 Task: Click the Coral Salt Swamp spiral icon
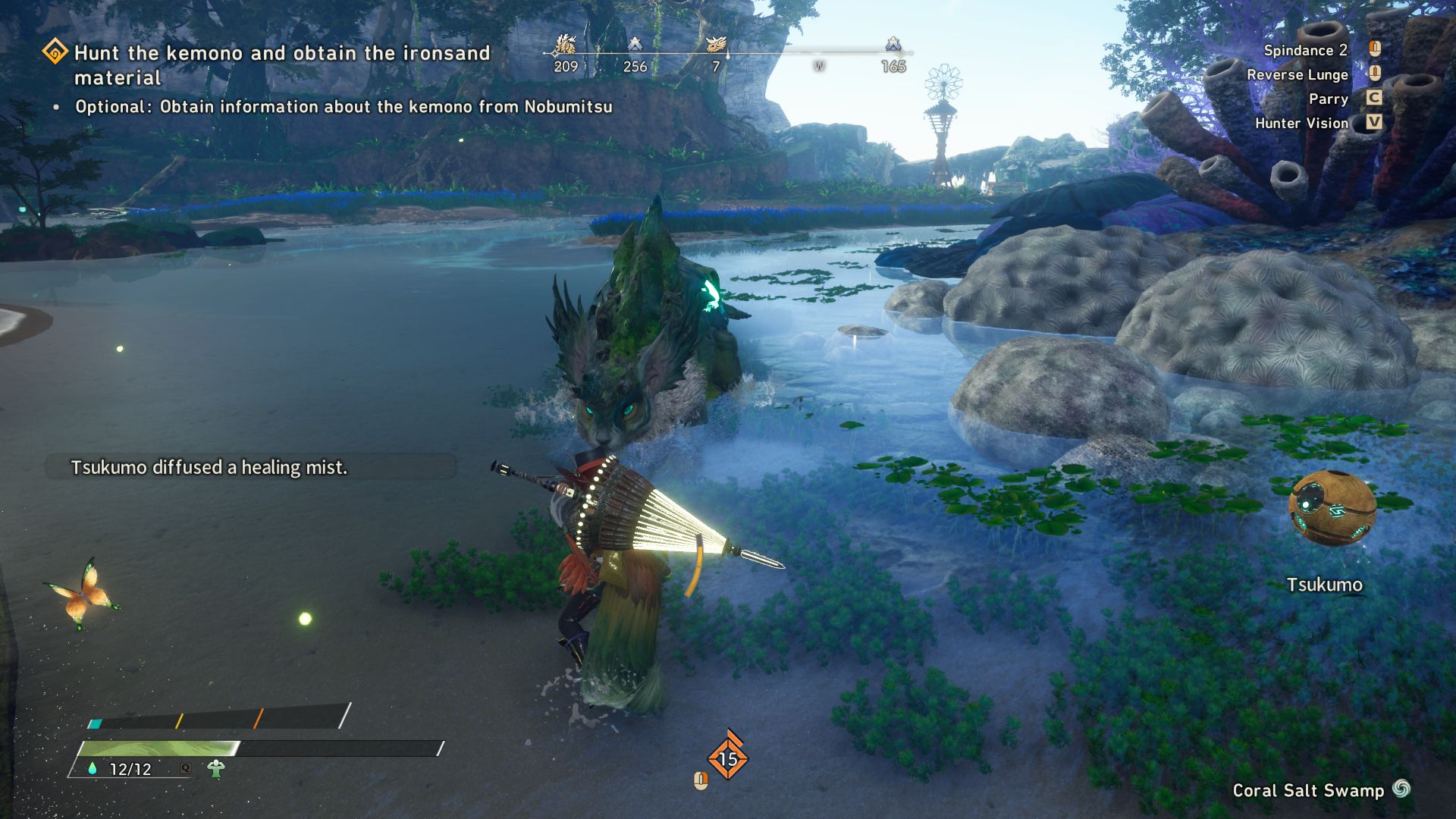[x=1401, y=789]
